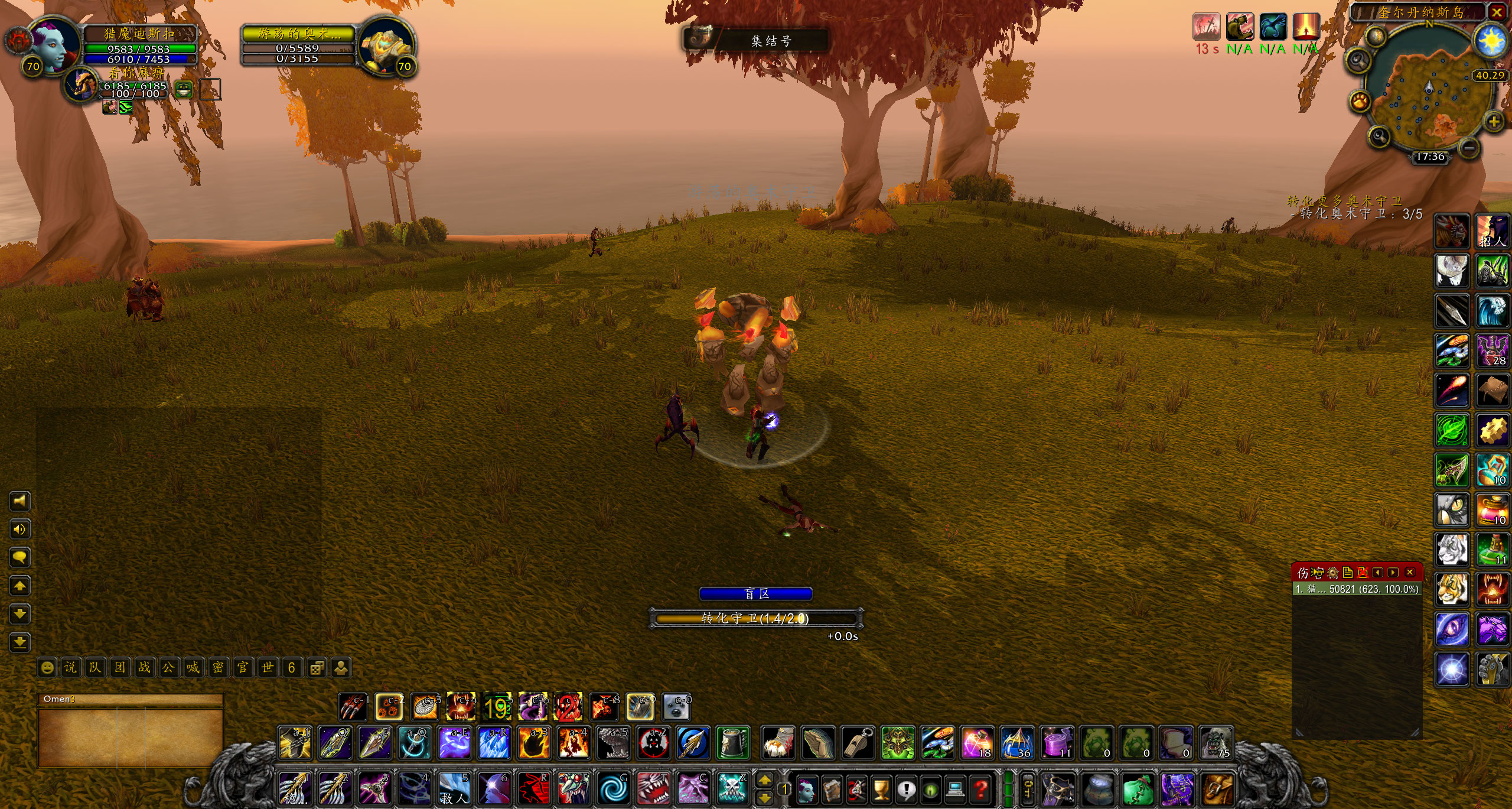Open the golden trophy cup micro menu button

[x=881, y=788]
